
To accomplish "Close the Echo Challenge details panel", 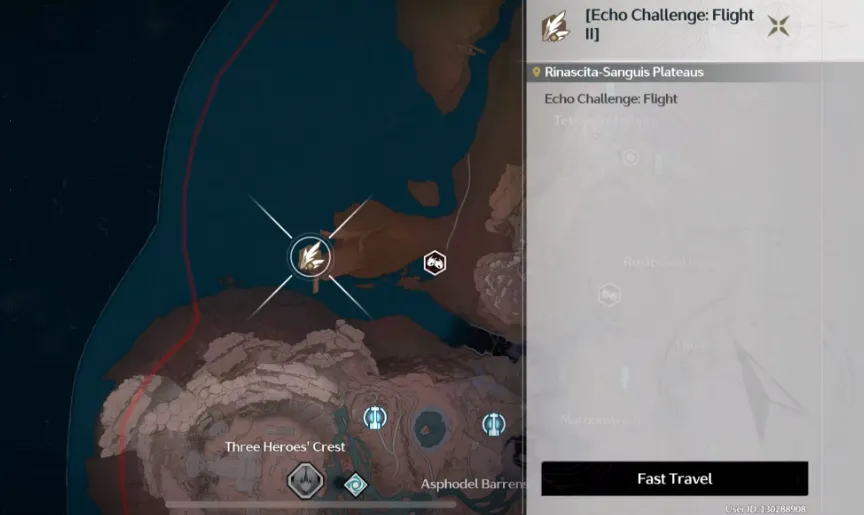I will [x=778, y=26].
